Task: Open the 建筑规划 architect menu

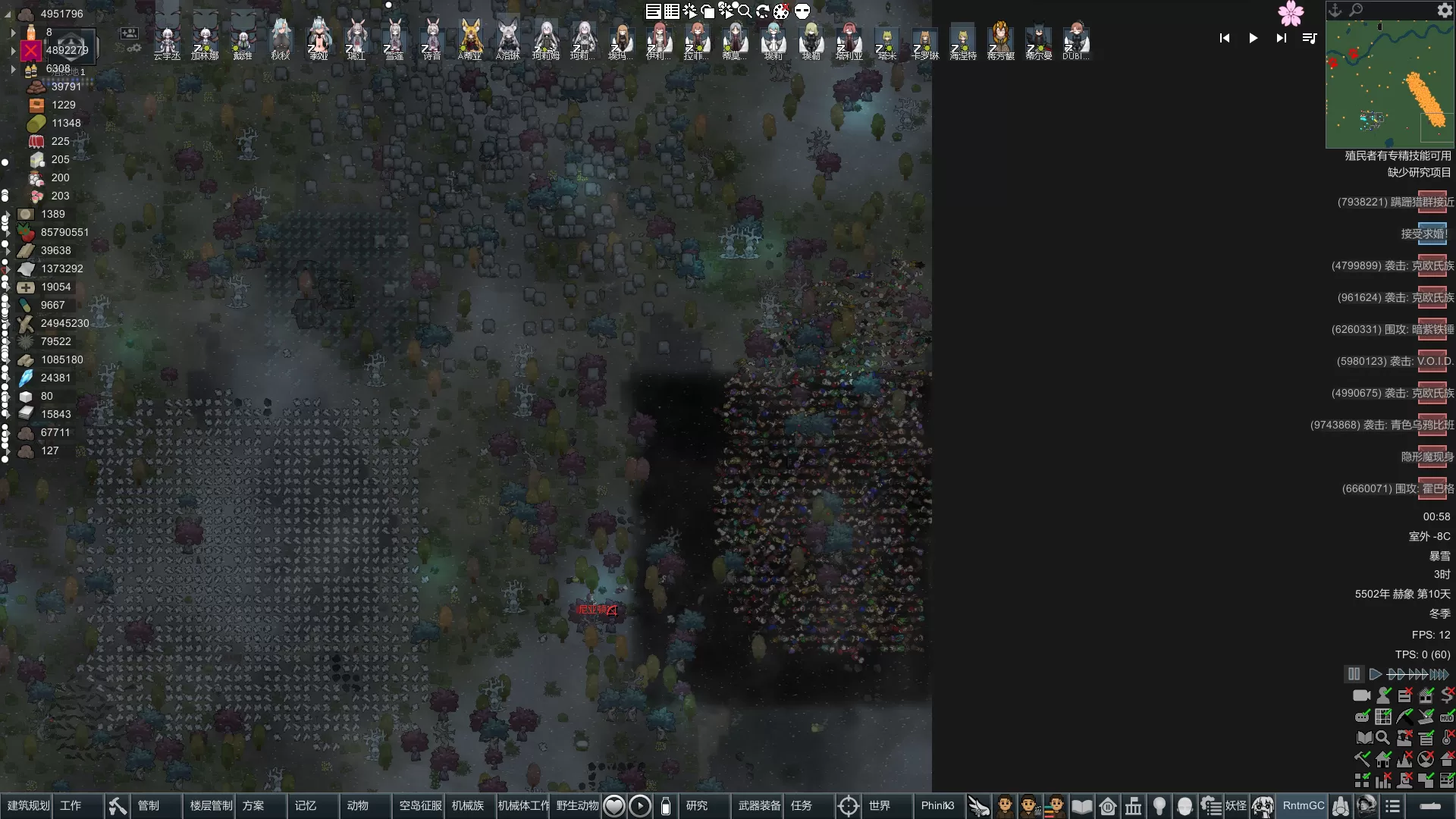Action: pyautogui.click(x=28, y=806)
